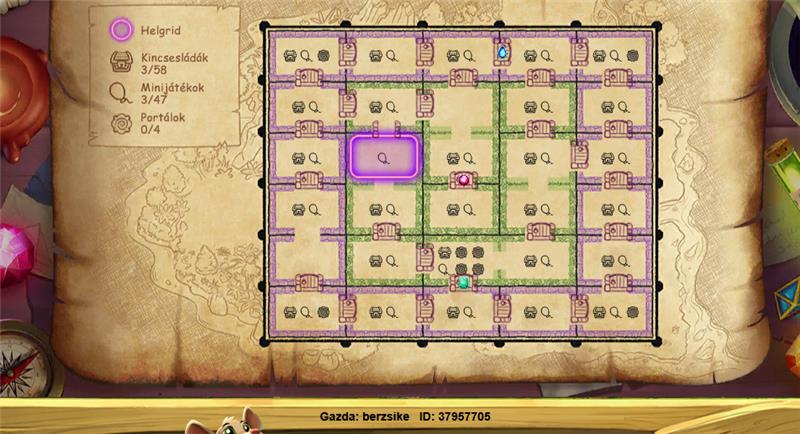The height and width of the screenshot is (434, 800).
Task: Click the red gem marker on the map
Action: pos(463,180)
